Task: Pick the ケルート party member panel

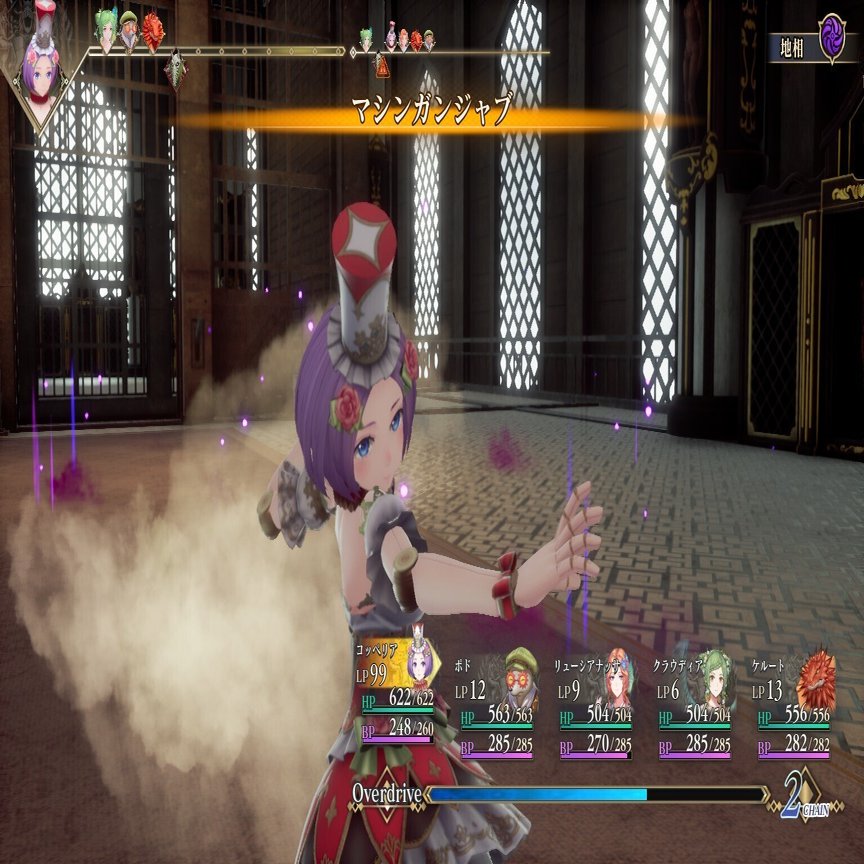Action: [x=794, y=707]
